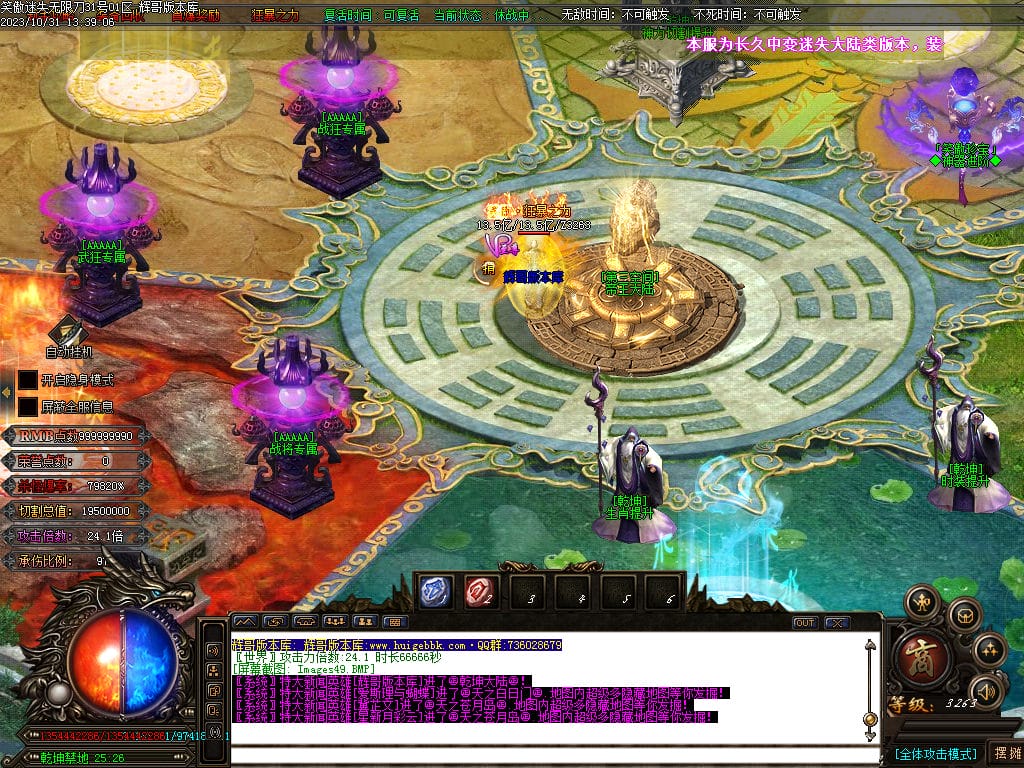1024x768 pixels.
Task: Toggle sound with the speaker icon
Action: (986, 690)
